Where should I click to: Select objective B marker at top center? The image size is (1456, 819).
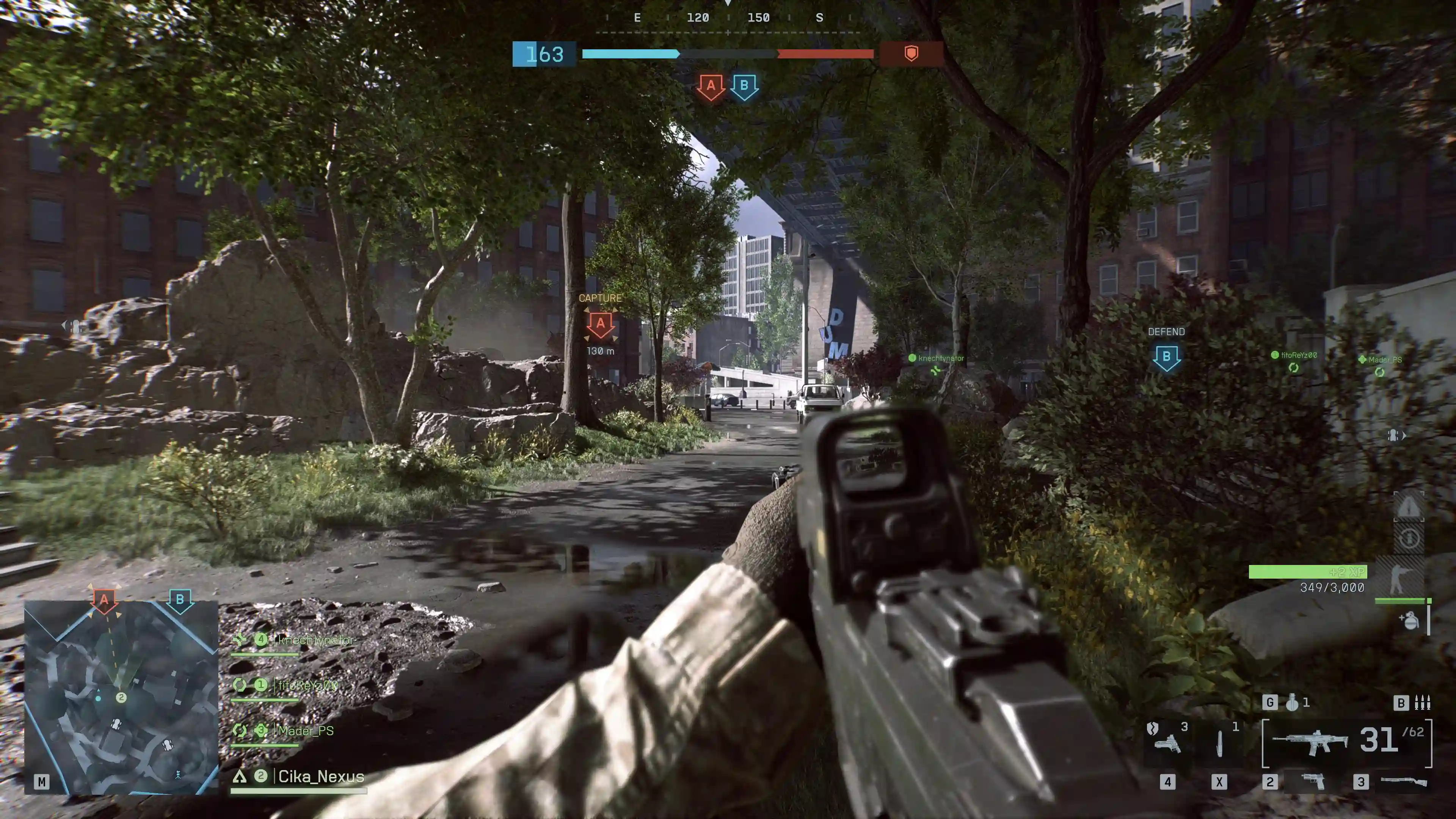(x=744, y=86)
